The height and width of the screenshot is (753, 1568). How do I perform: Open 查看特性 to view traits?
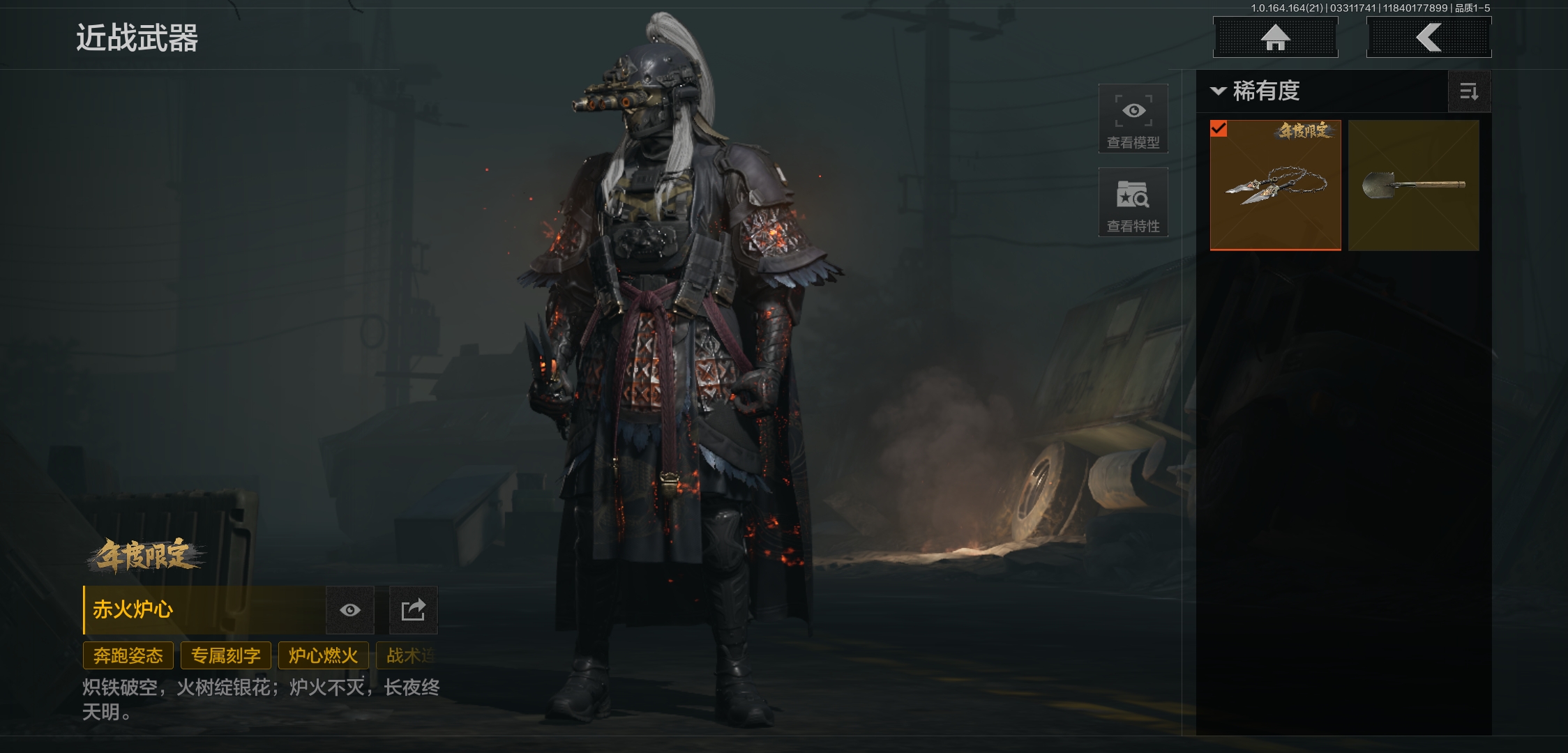coord(1133,203)
